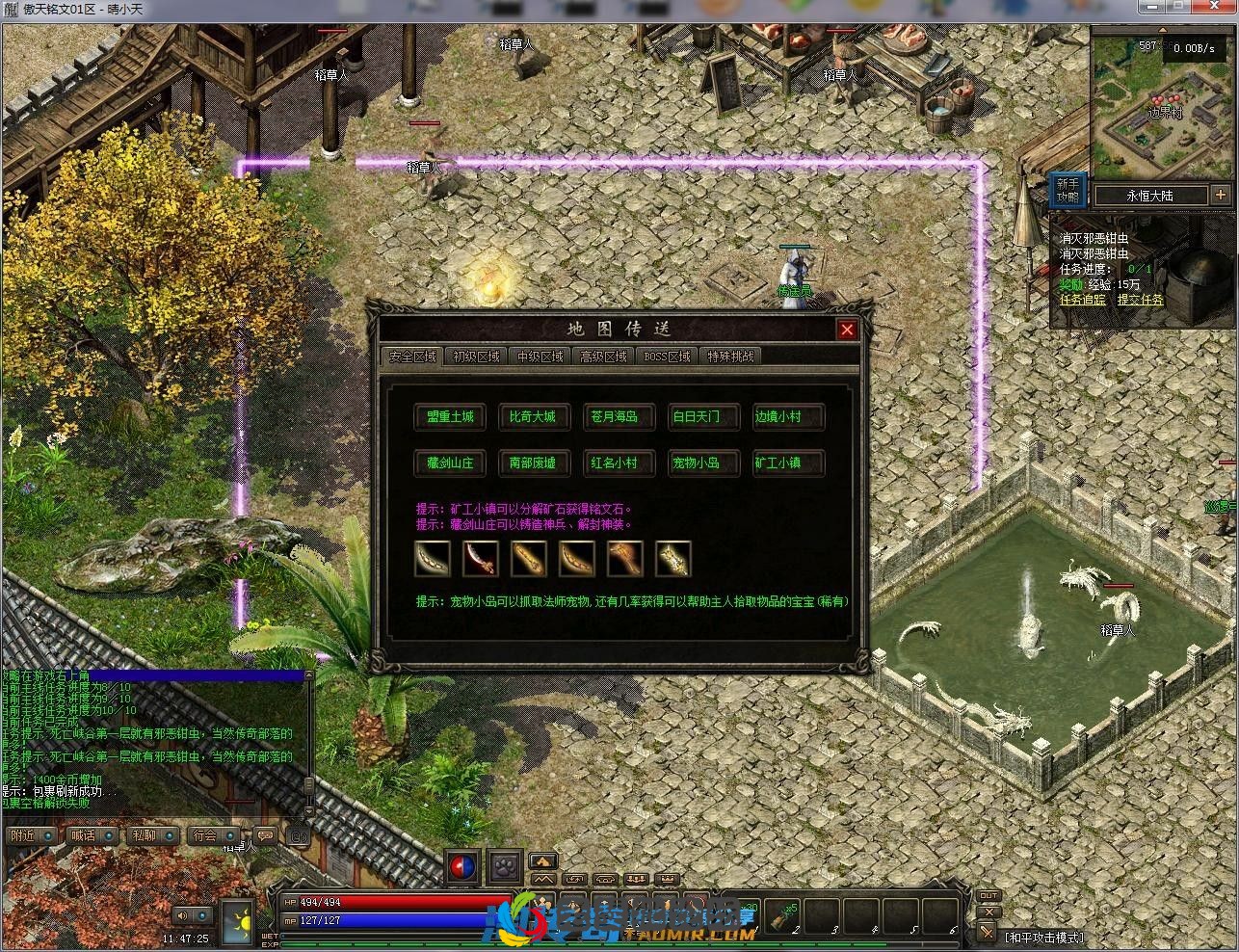Screen dimensions: 1239x952
Task: Teleport to 藏剑山庄
Action: coord(450,463)
